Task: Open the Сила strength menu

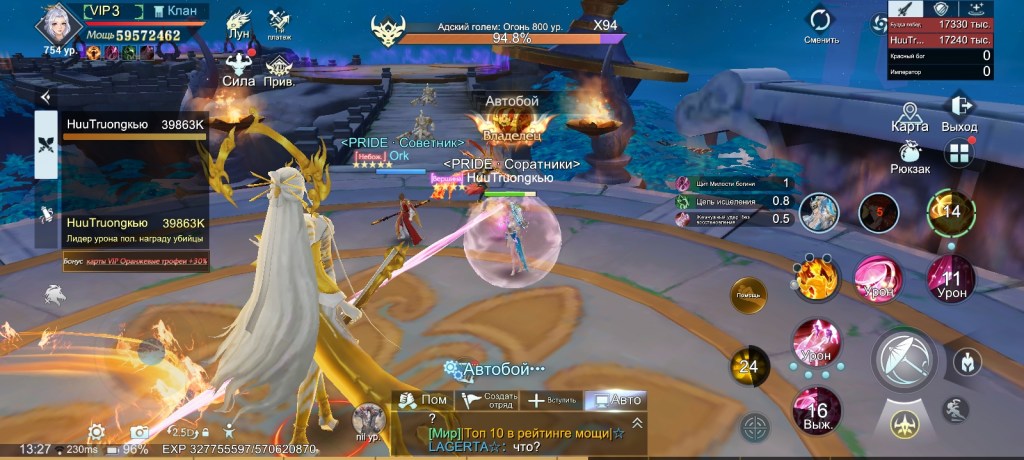Action: point(238,70)
